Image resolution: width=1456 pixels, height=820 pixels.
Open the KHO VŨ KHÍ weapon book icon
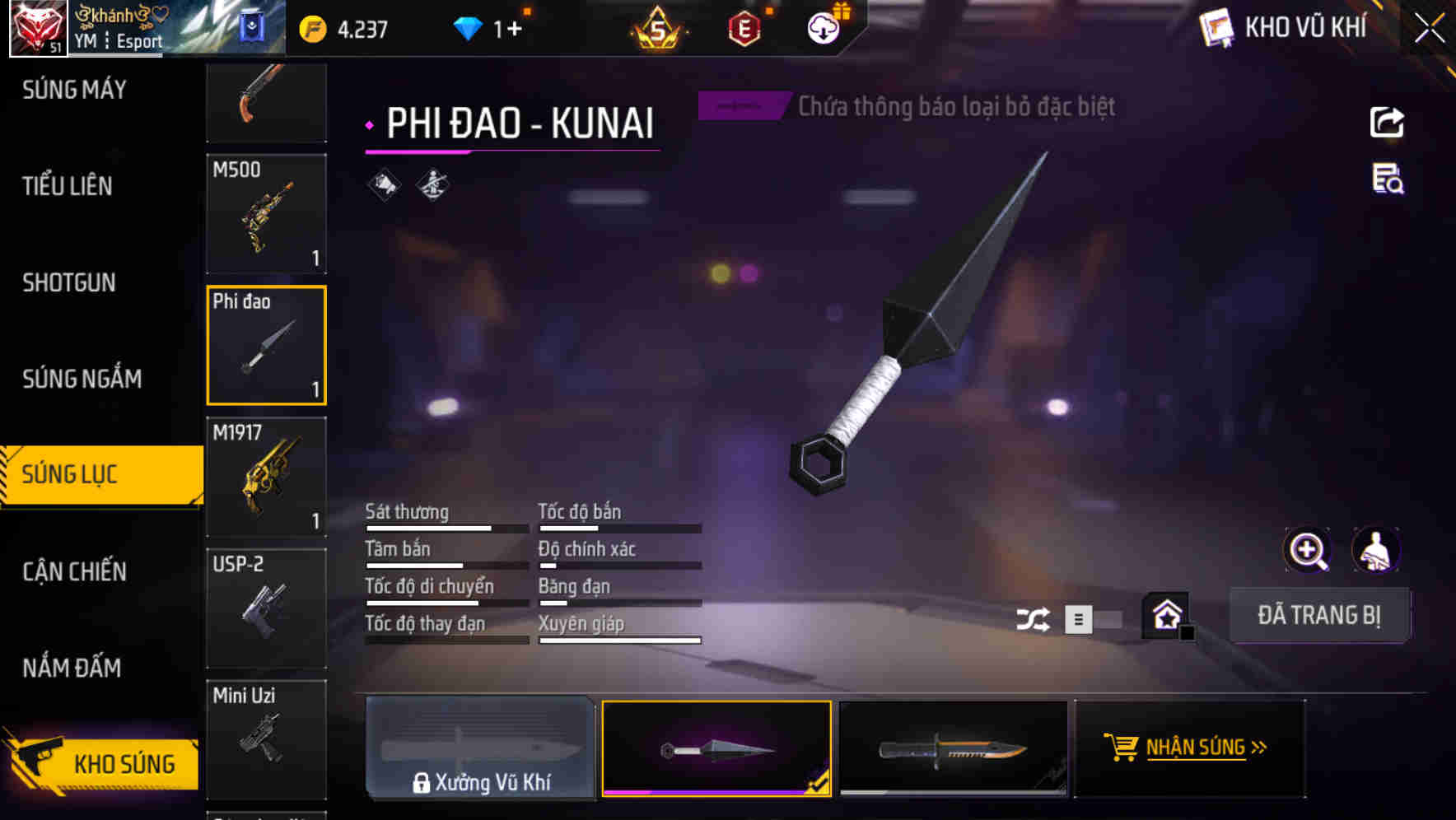(1215, 27)
